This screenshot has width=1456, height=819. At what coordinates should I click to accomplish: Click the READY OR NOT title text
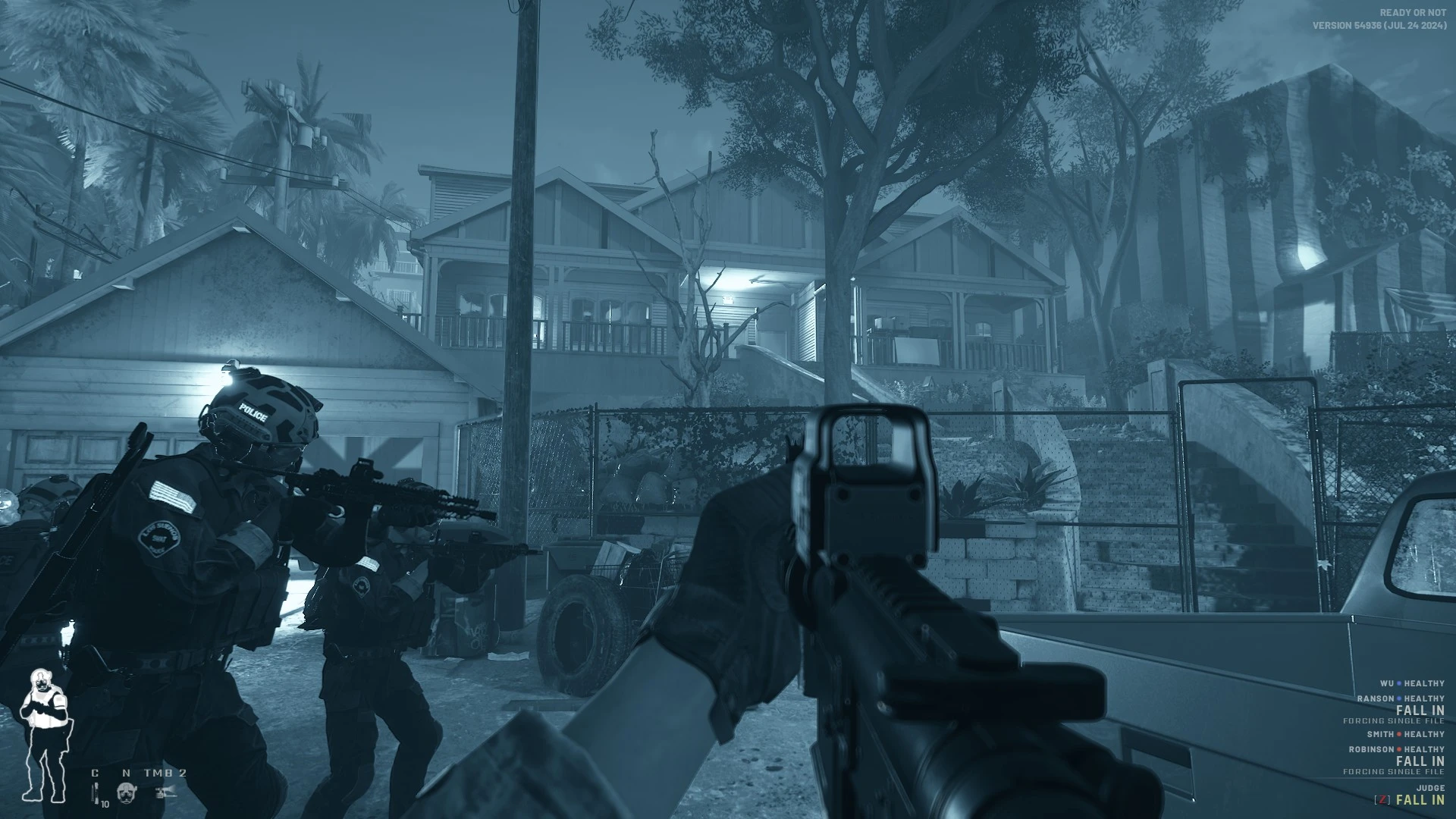[1414, 11]
